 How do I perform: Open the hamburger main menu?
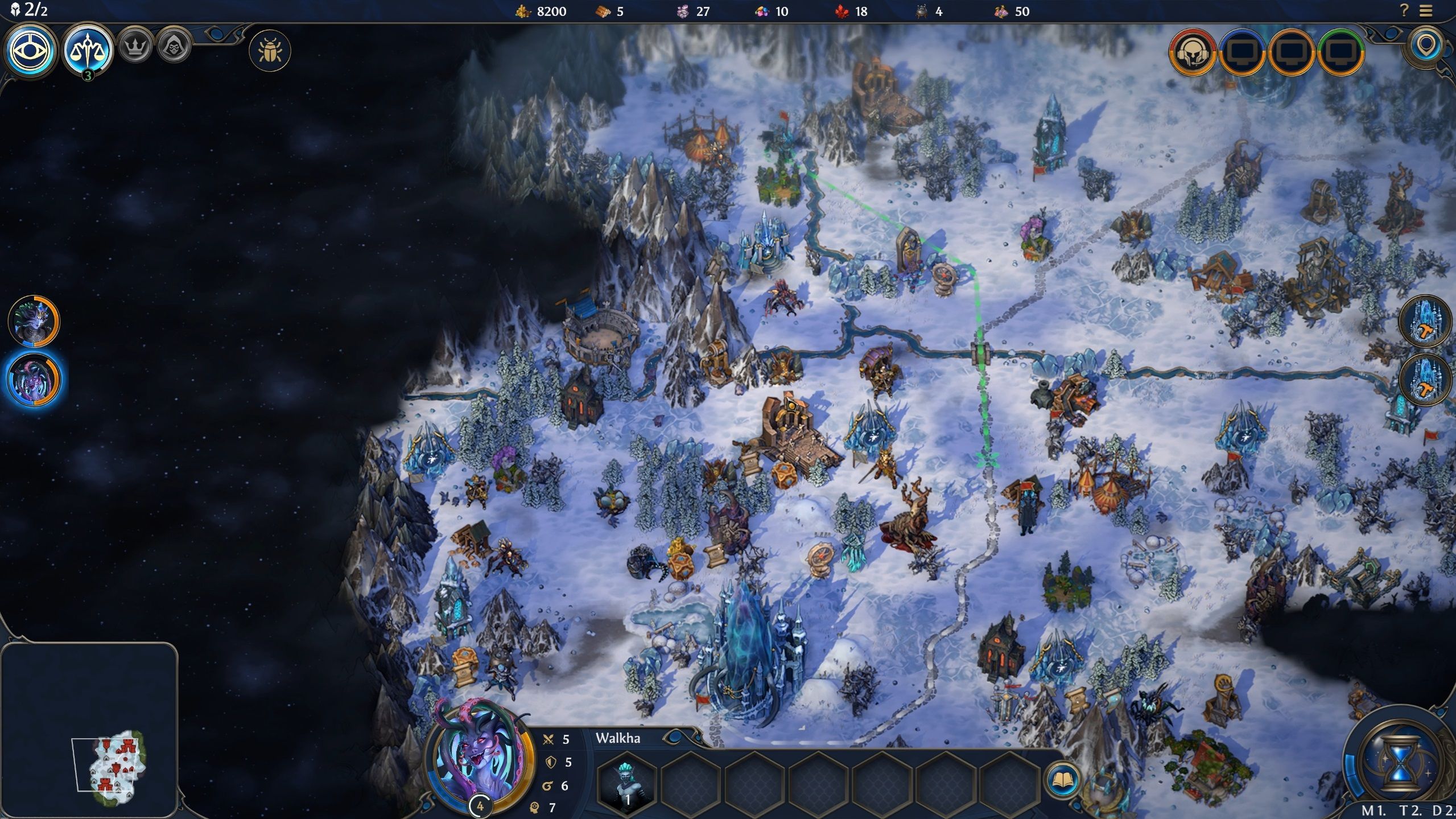click(x=1425, y=11)
